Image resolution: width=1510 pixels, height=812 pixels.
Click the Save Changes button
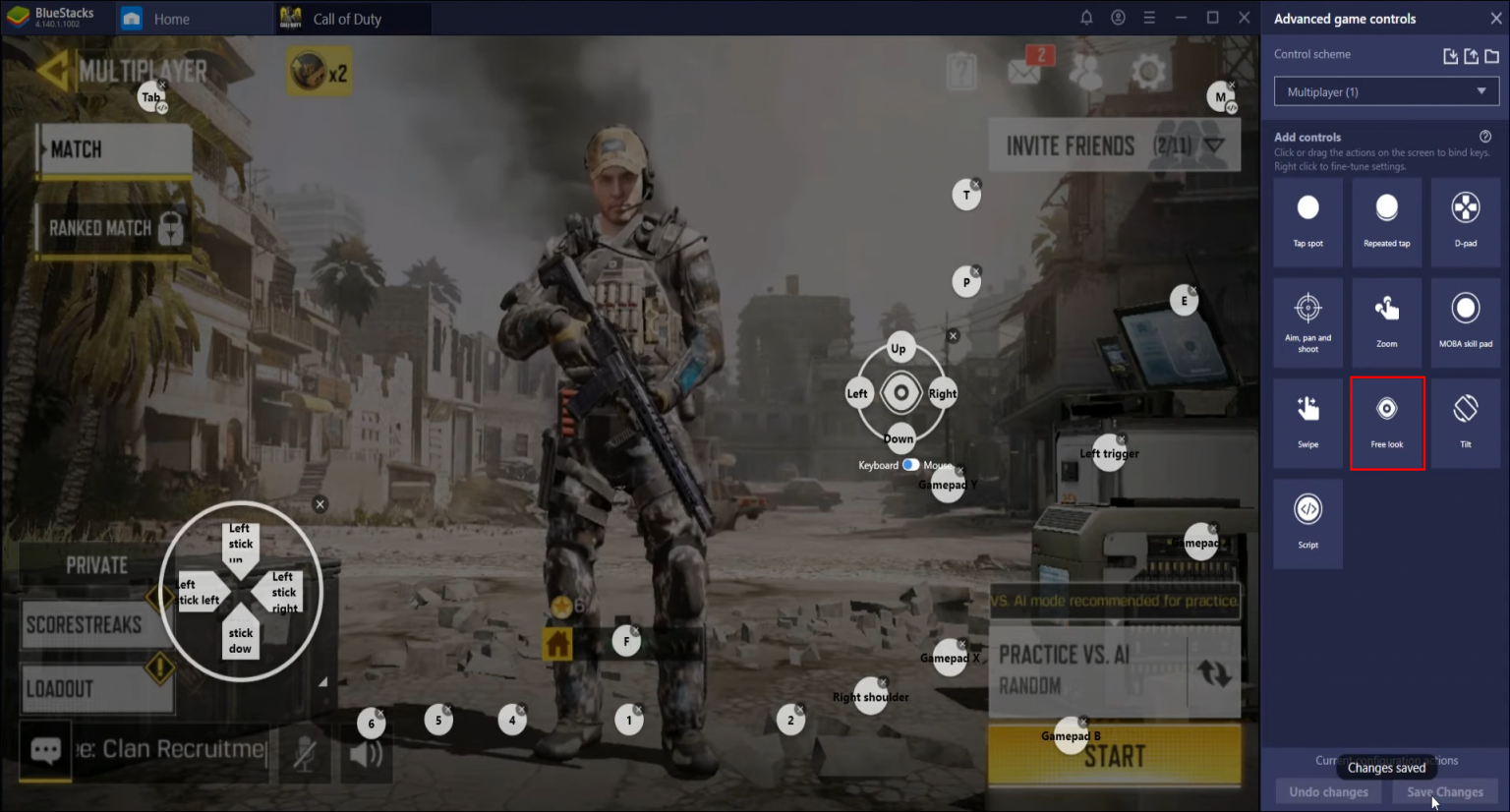1444,791
